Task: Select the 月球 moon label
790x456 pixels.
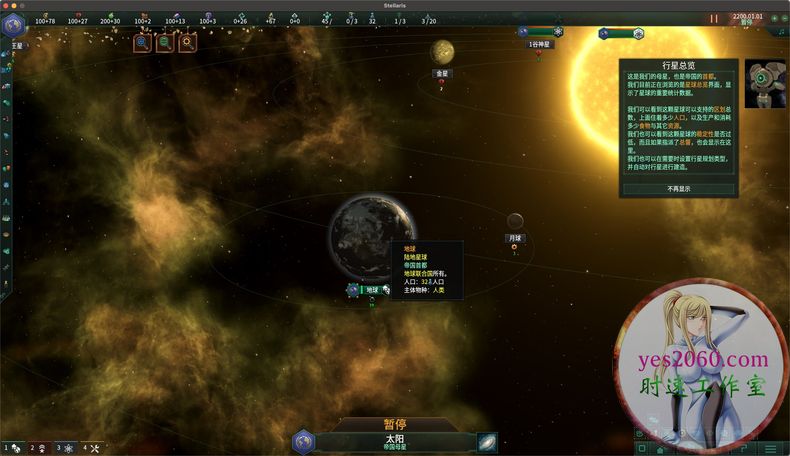Action: (515, 238)
